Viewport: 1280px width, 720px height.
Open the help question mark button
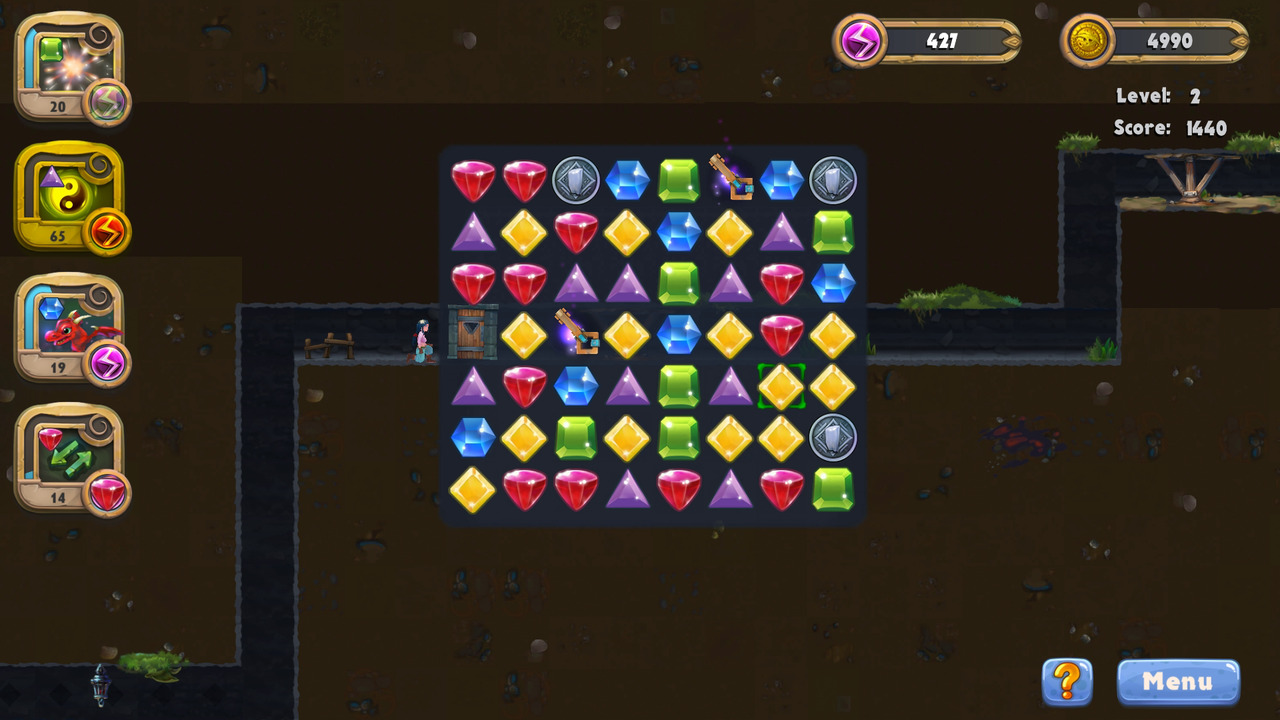1066,682
